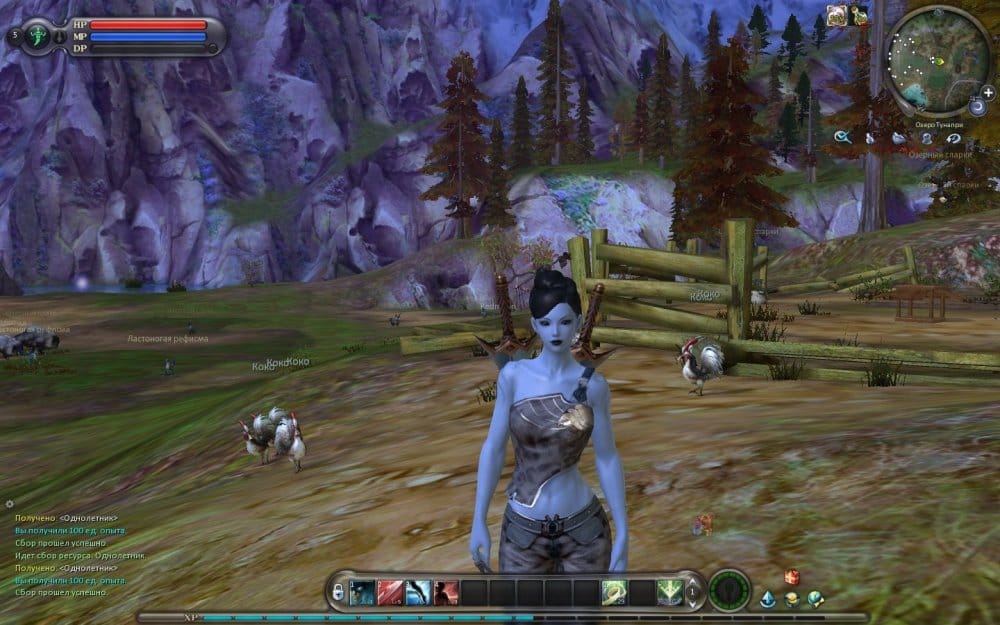The height and width of the screenshot is (625, 1000).
Task: Use the green ring gathering skill
Action: 614,592
